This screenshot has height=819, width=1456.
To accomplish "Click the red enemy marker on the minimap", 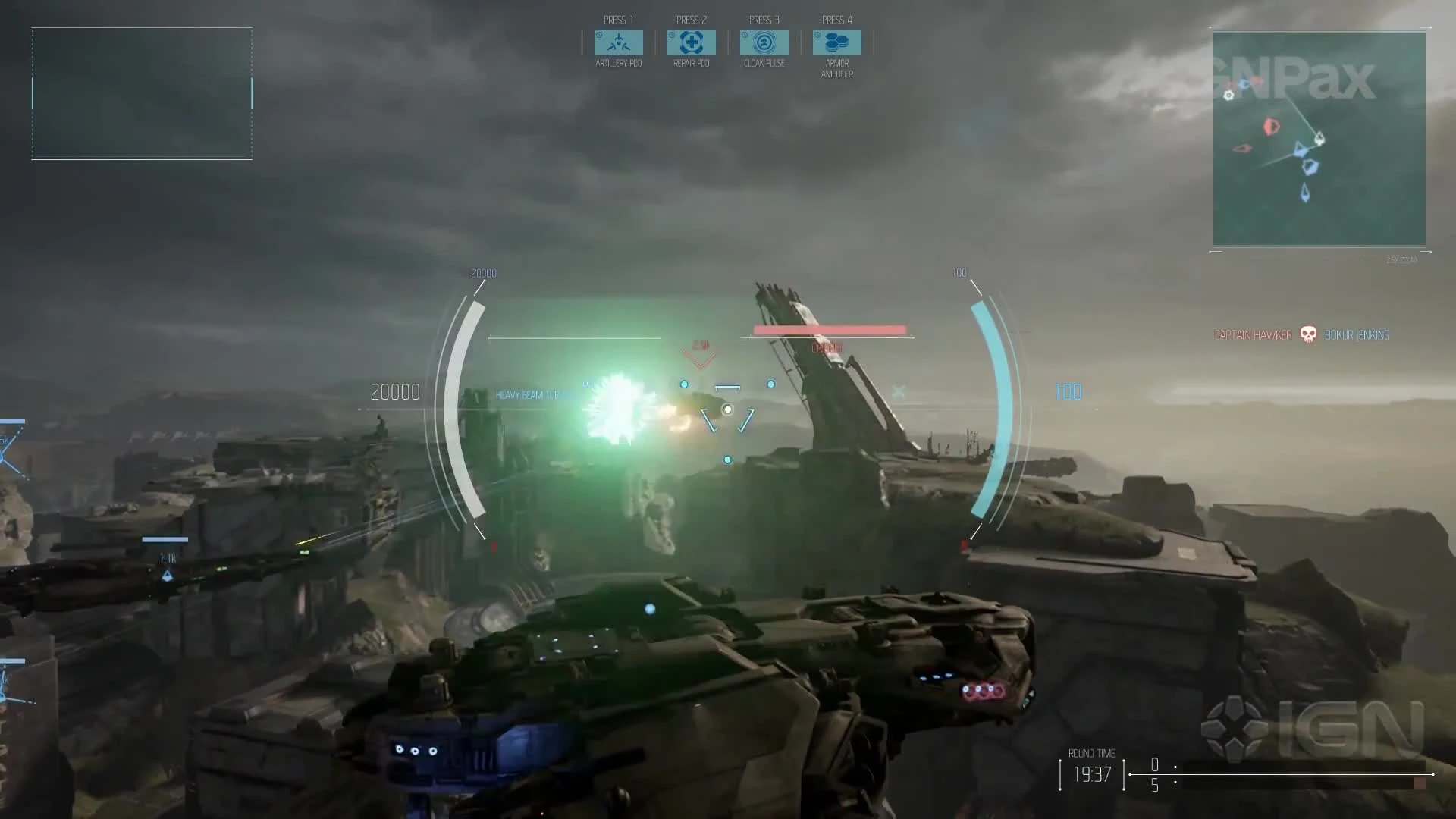I will (1269, 127).
